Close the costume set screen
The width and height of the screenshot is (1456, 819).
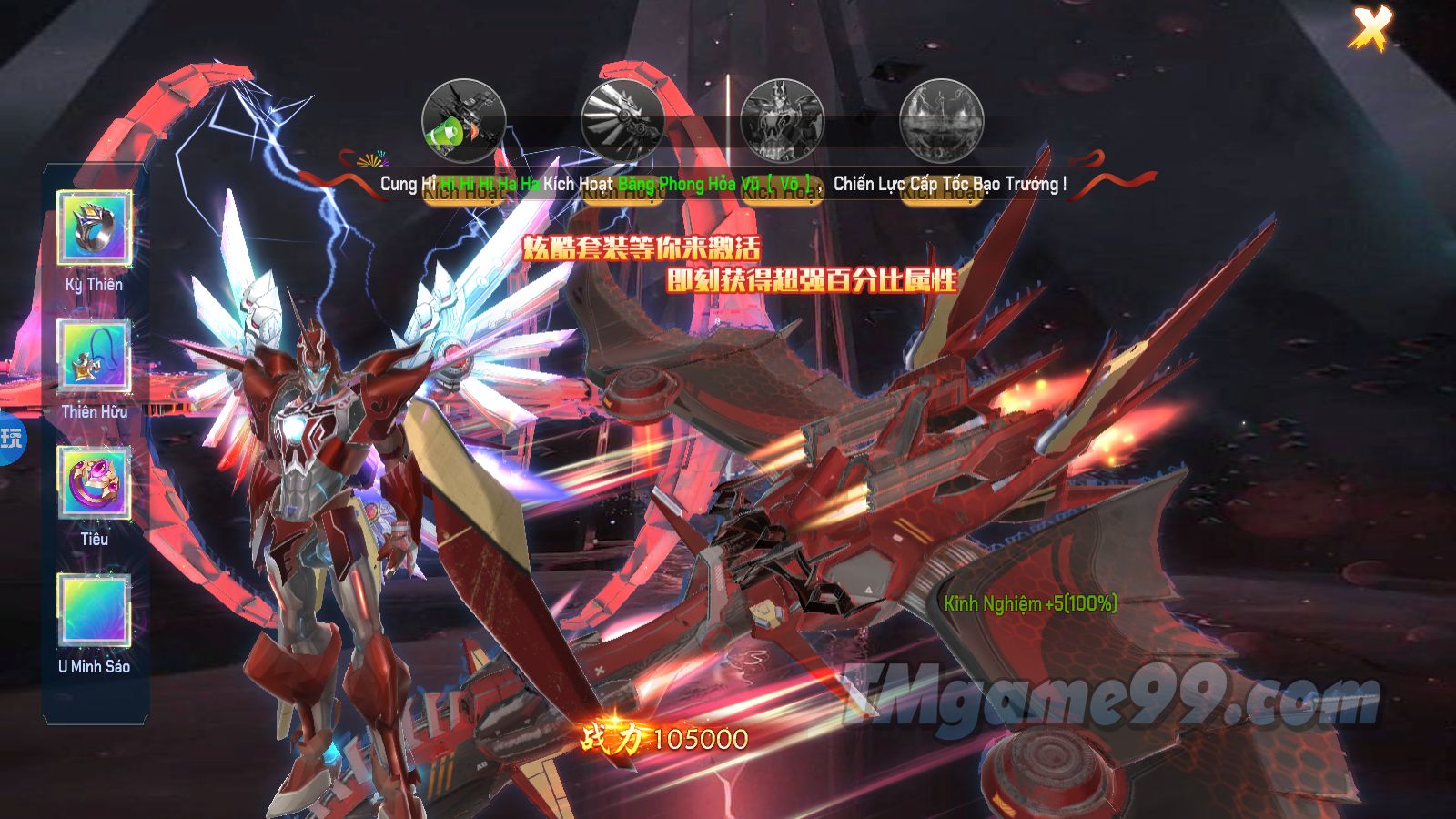pyautogui.click(x=1370, y=28)
